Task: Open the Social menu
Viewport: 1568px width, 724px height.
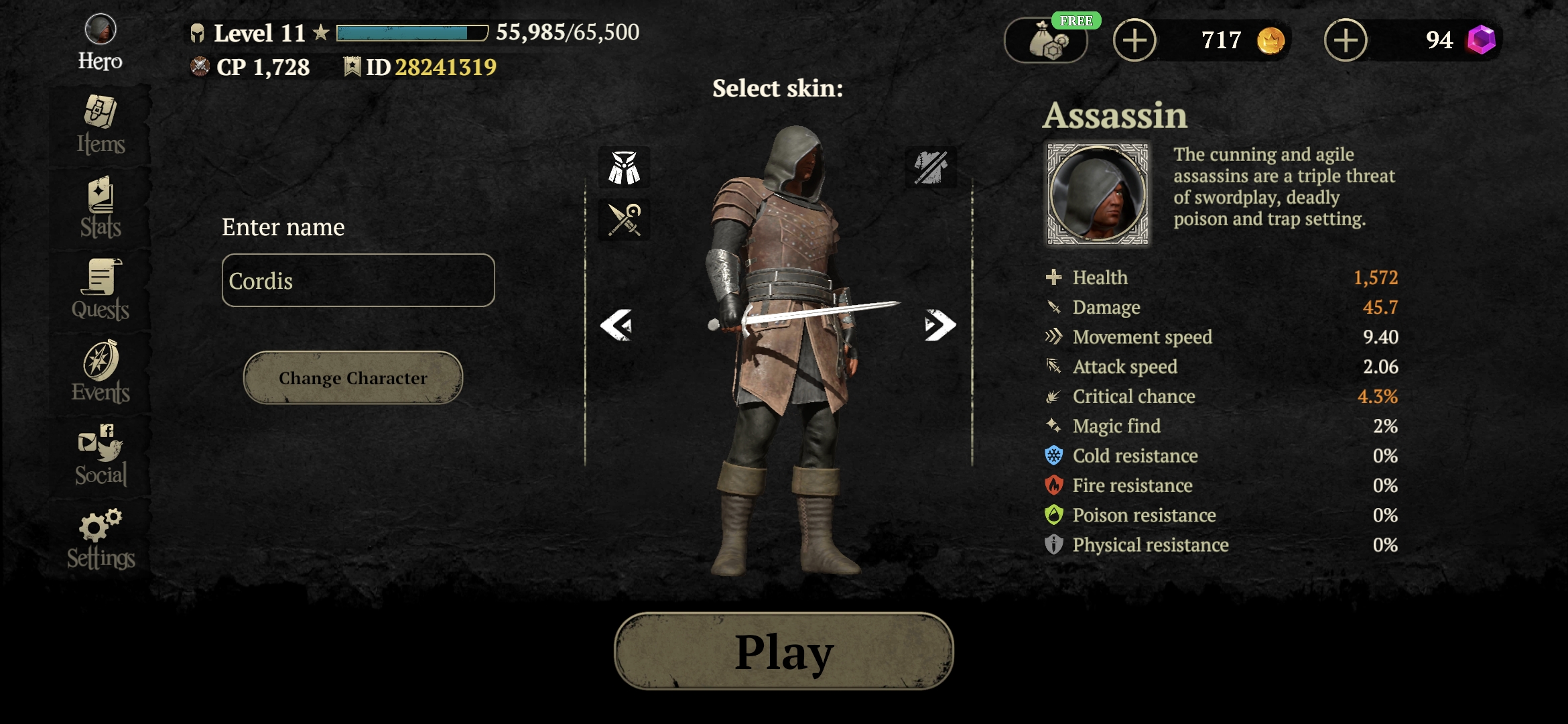Action: click(101, 455)
